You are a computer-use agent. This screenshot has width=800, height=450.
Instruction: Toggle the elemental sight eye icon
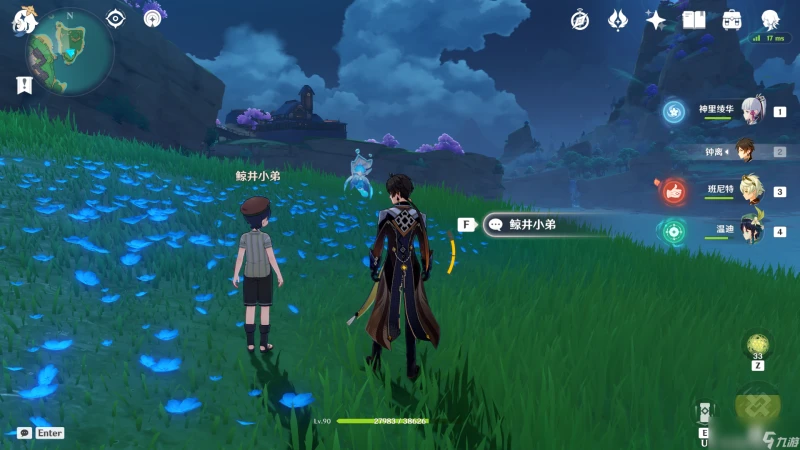[x=116, y=18]
